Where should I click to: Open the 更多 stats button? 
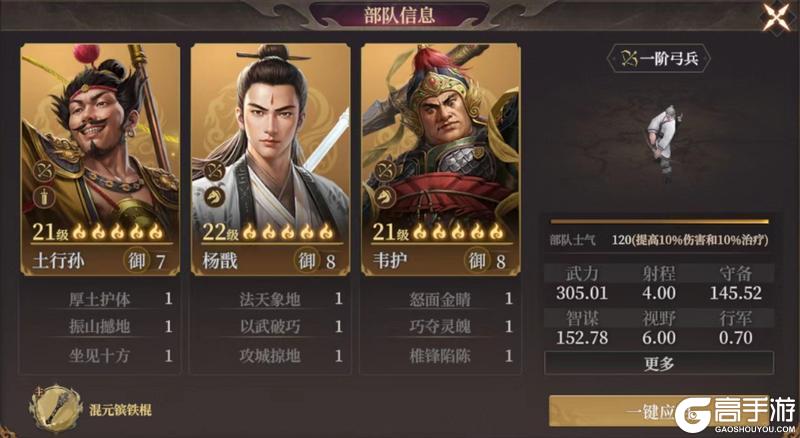point(659,363)
